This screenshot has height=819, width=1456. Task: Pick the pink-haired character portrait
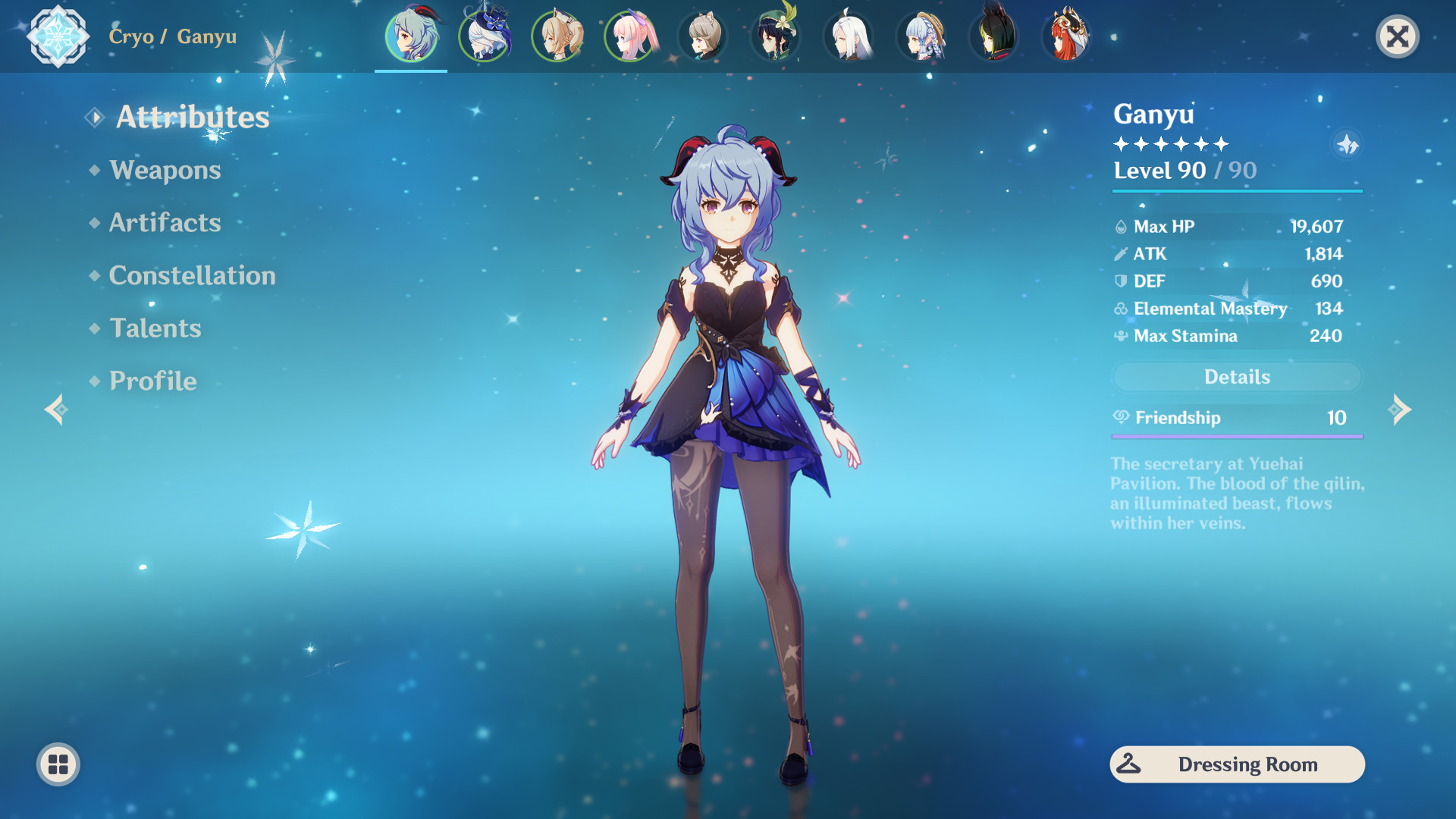629,36
